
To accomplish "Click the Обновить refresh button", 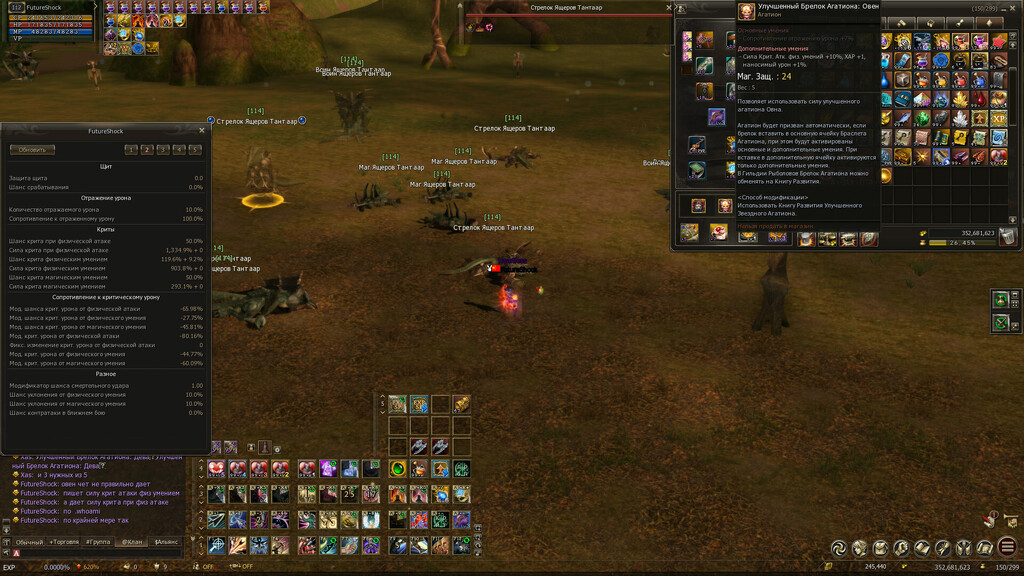I will pos(32,150).
